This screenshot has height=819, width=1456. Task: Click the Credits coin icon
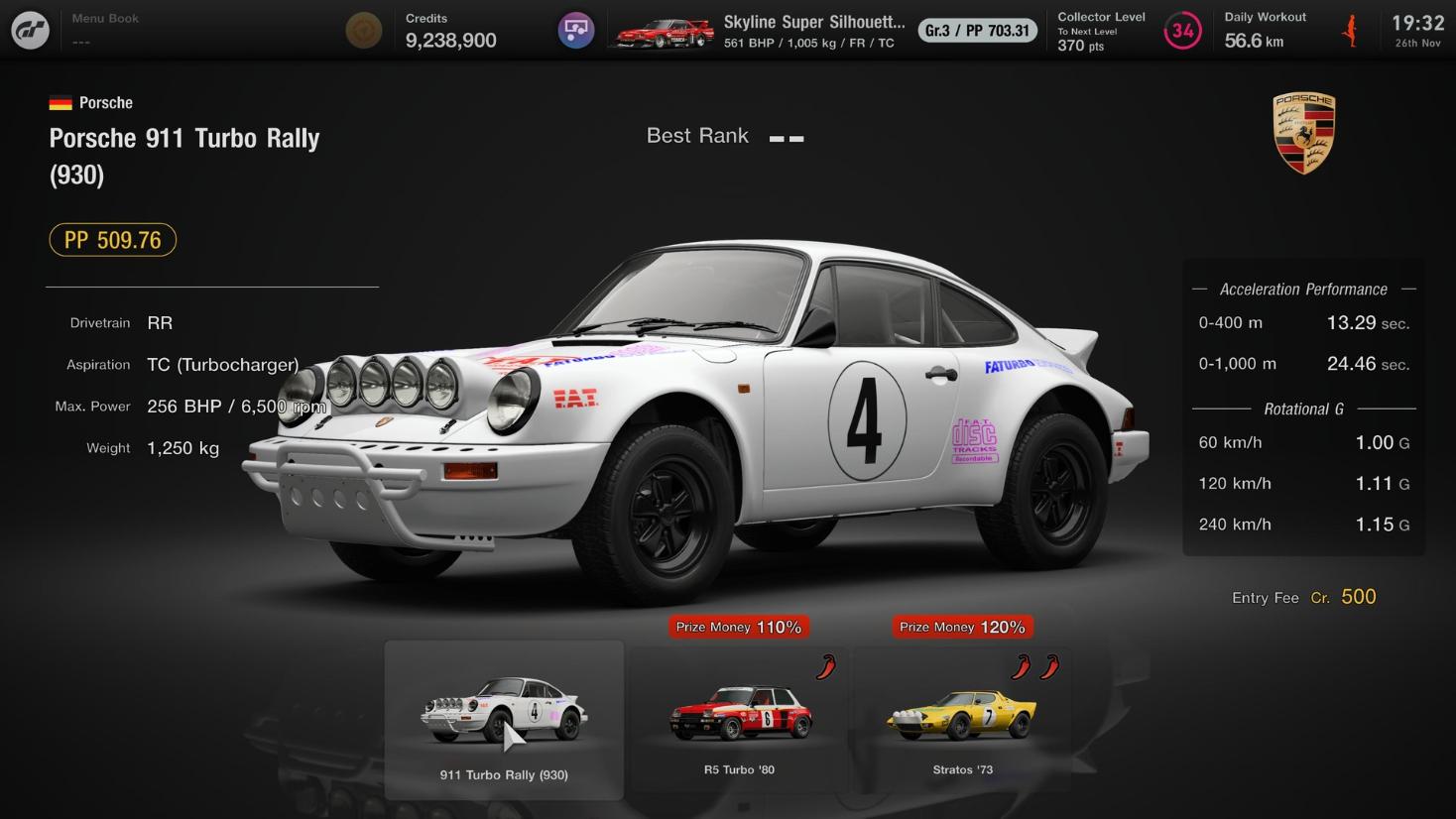(363, 30)
